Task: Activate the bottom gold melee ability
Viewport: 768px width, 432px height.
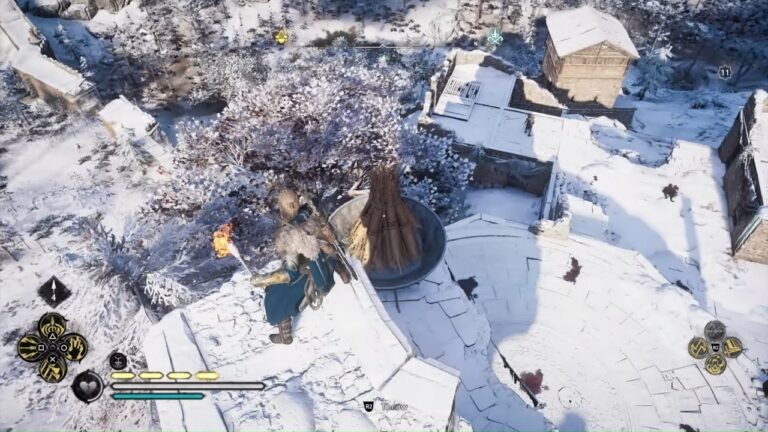Action: [x=714, y=364]
